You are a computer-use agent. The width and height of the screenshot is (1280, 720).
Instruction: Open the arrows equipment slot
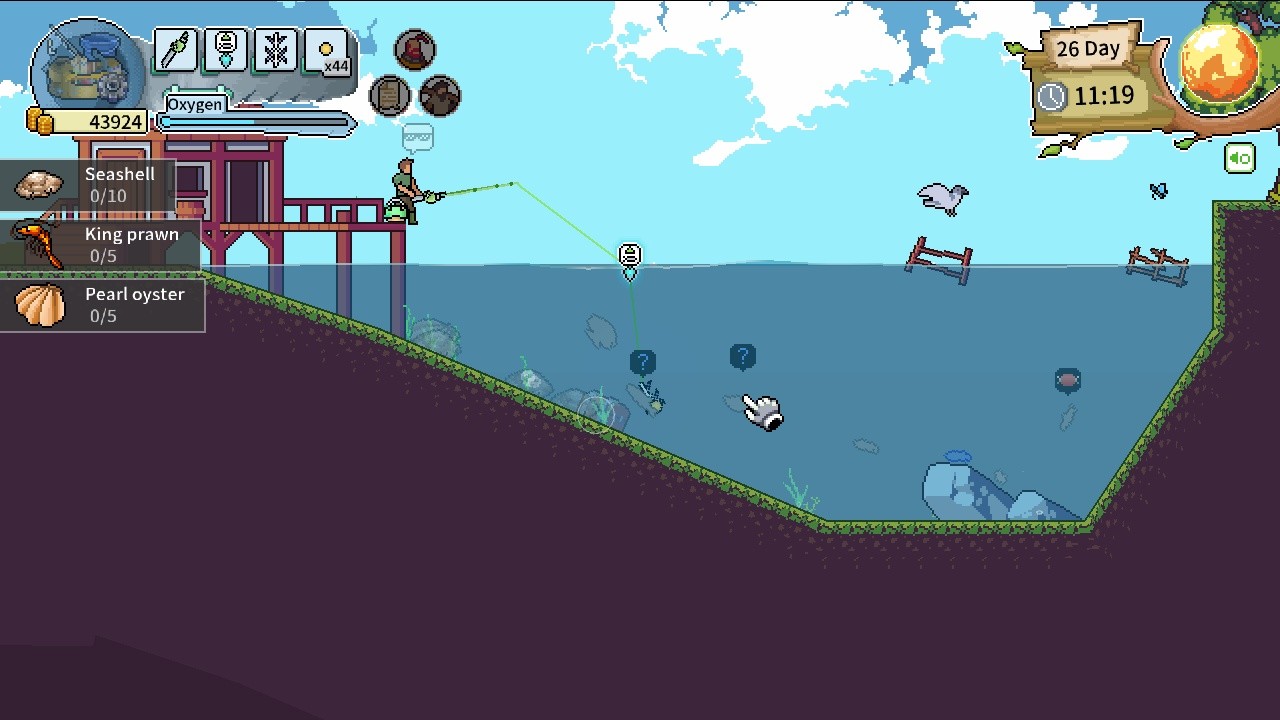(x=276, y=52)
